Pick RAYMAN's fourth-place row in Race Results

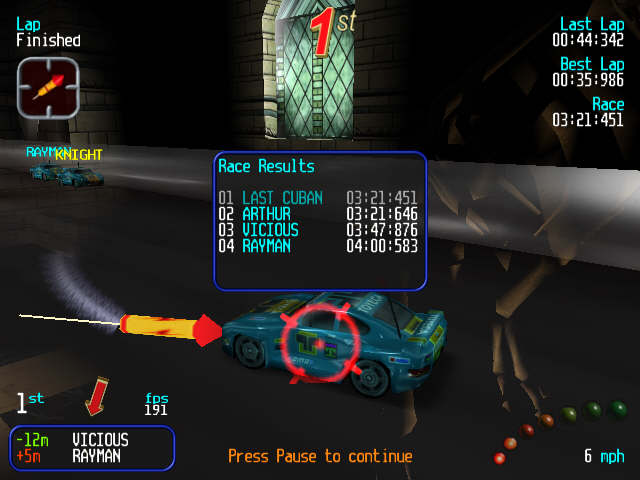pos(318,246)
